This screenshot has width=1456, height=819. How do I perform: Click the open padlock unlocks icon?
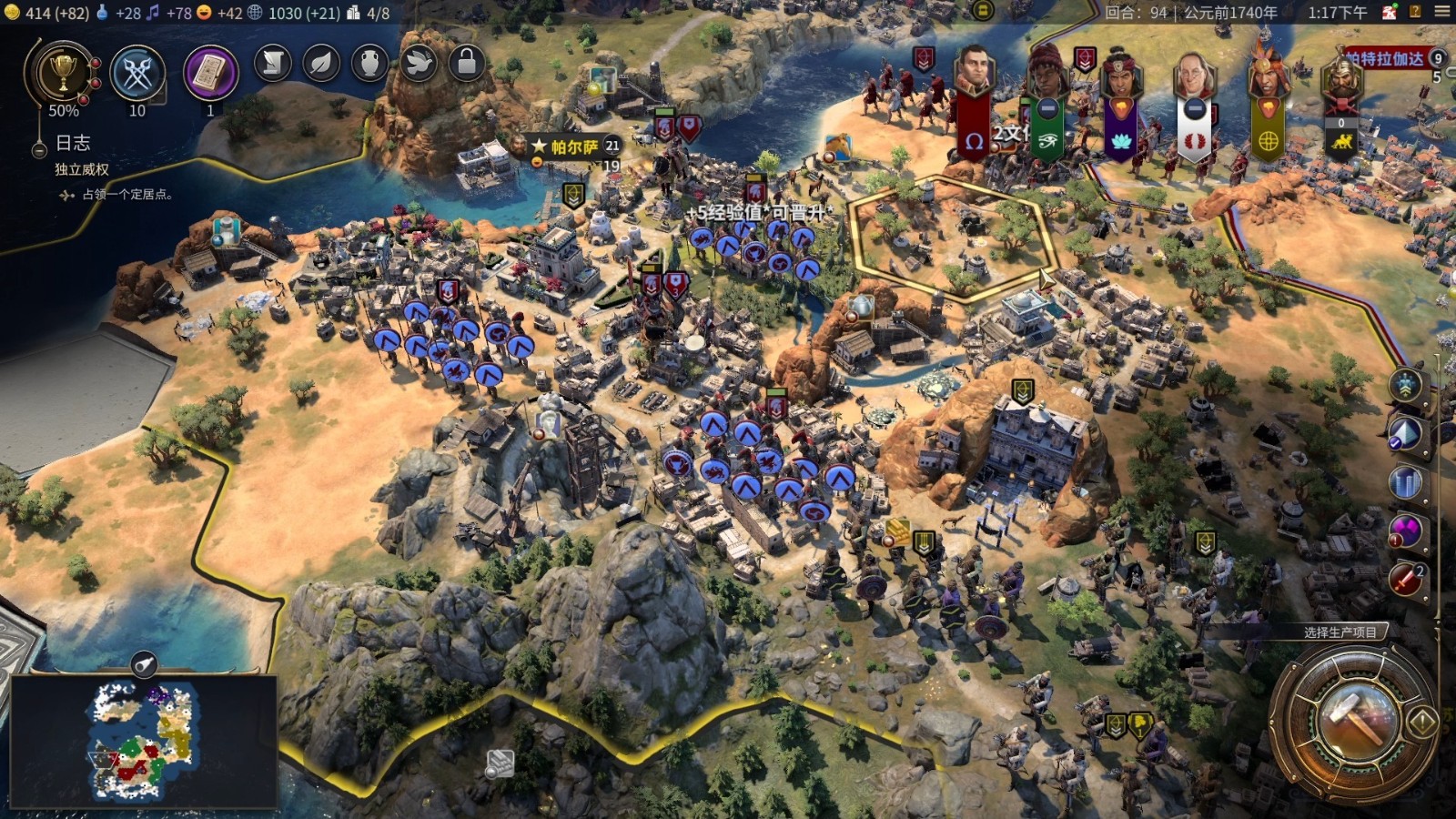[467, 63]
